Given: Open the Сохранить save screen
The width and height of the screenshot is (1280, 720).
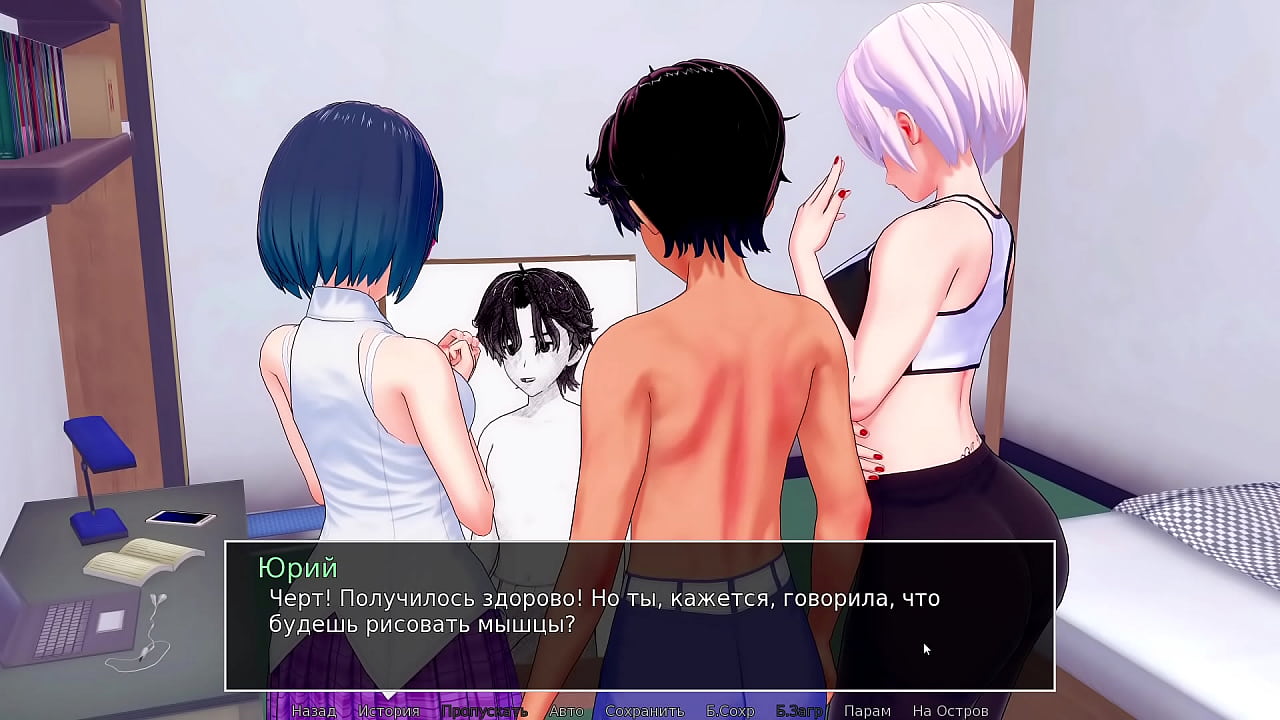Looking at the screenshot, I should (644, 711).
